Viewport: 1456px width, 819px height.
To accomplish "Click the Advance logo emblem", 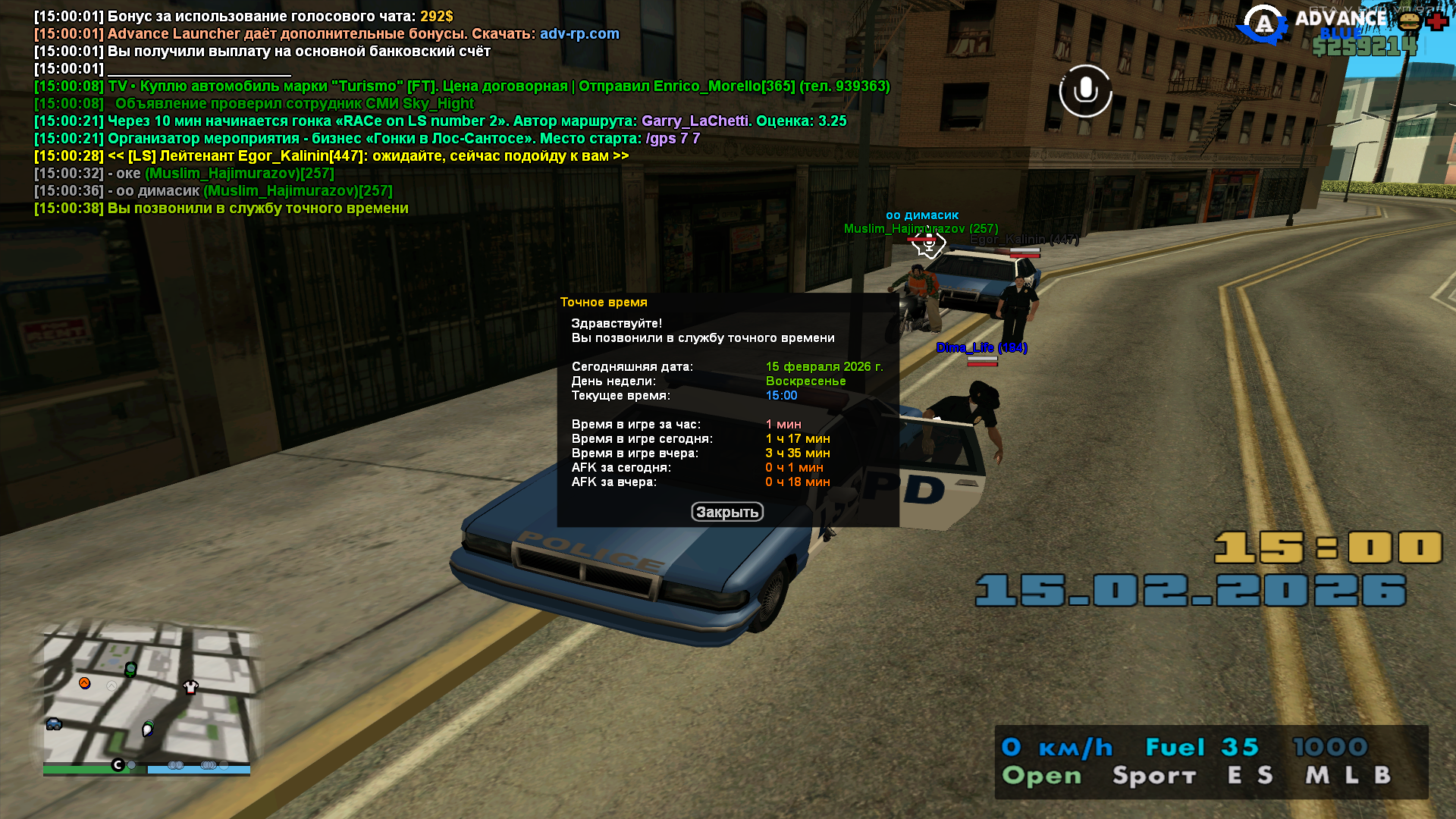I will (x=1263, y=25).
